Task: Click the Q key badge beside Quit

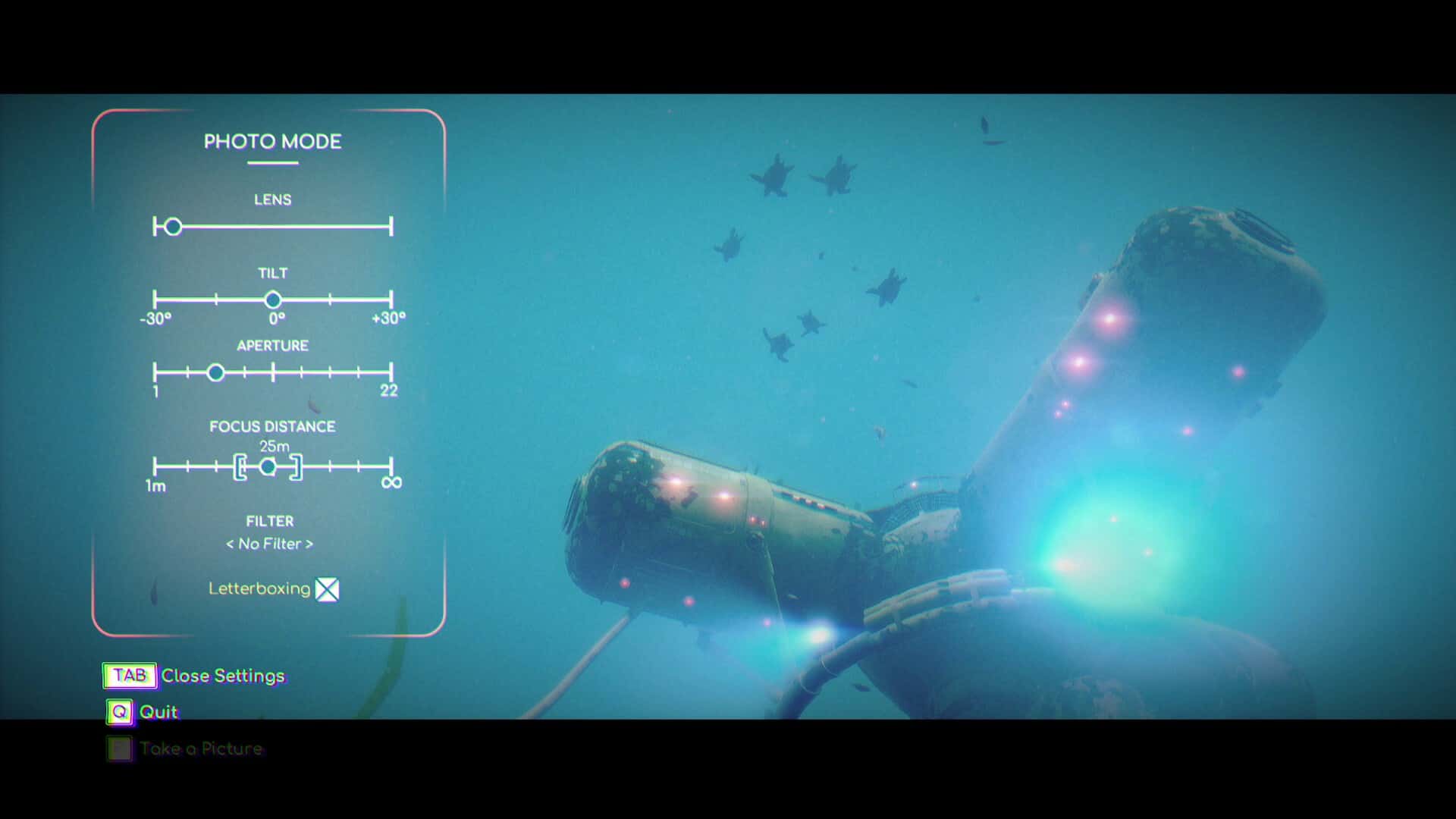Action: pyautogui.click(x=119, y=712)
